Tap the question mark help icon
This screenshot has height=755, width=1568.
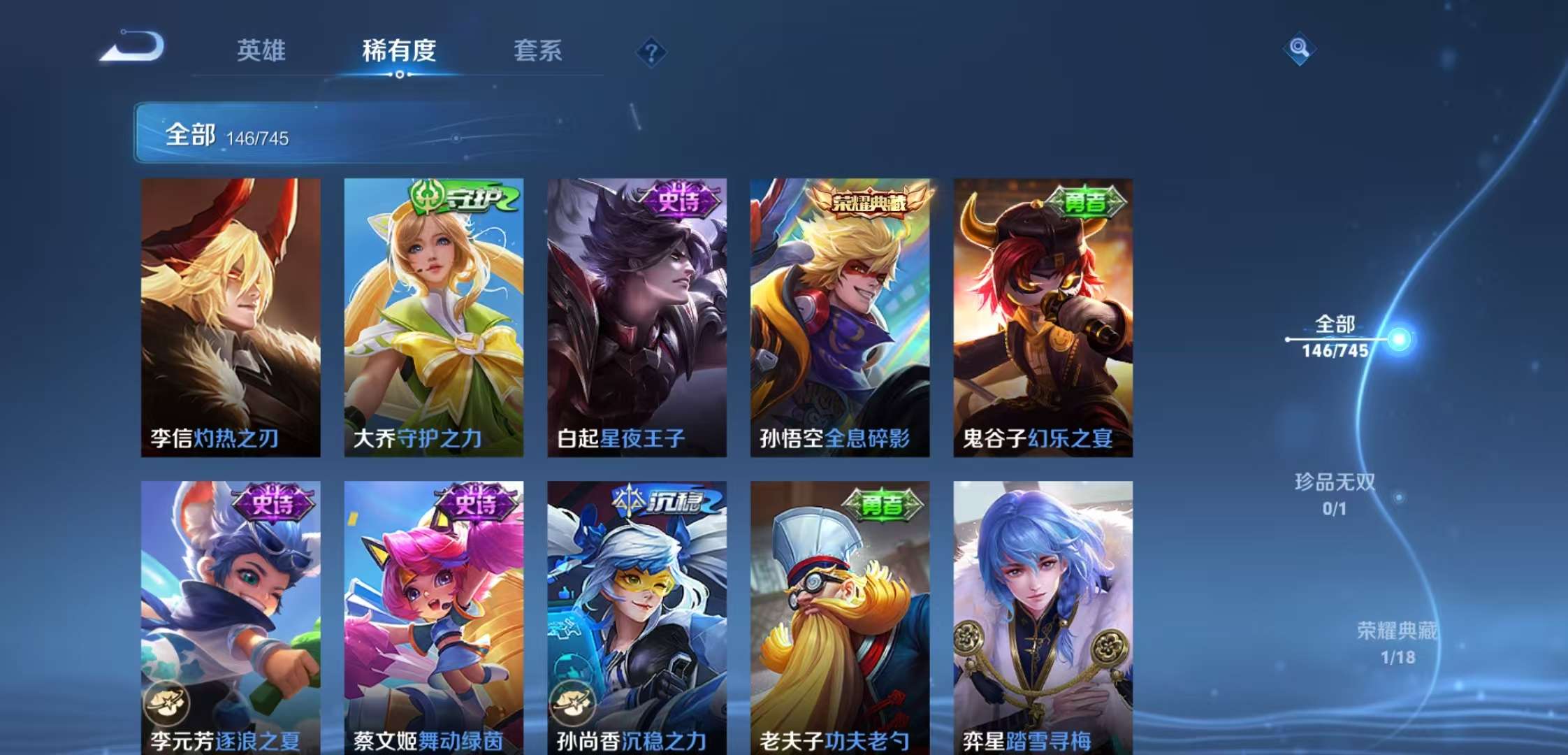click(x=651, y=52)
